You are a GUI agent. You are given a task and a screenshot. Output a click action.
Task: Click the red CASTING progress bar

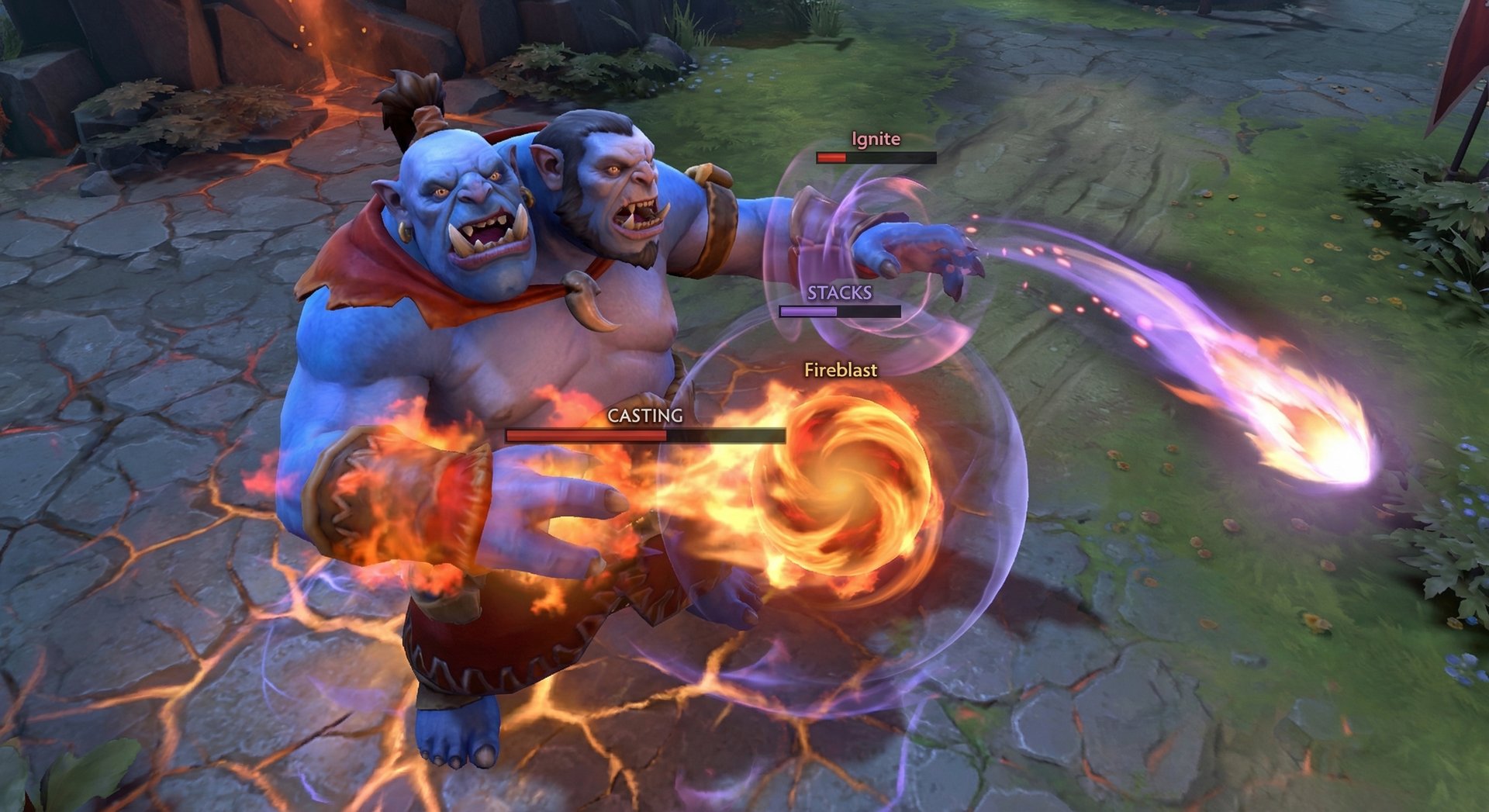(586, 435)
